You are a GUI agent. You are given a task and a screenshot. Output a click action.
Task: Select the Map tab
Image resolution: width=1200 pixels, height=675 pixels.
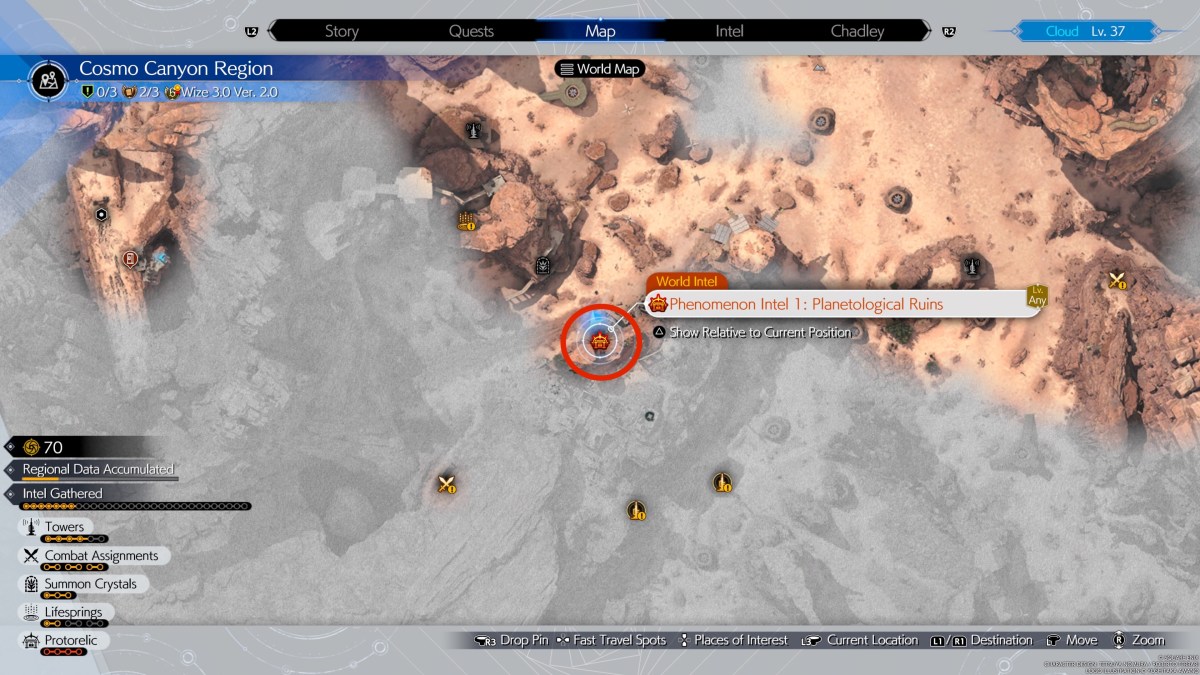(600, 31)
